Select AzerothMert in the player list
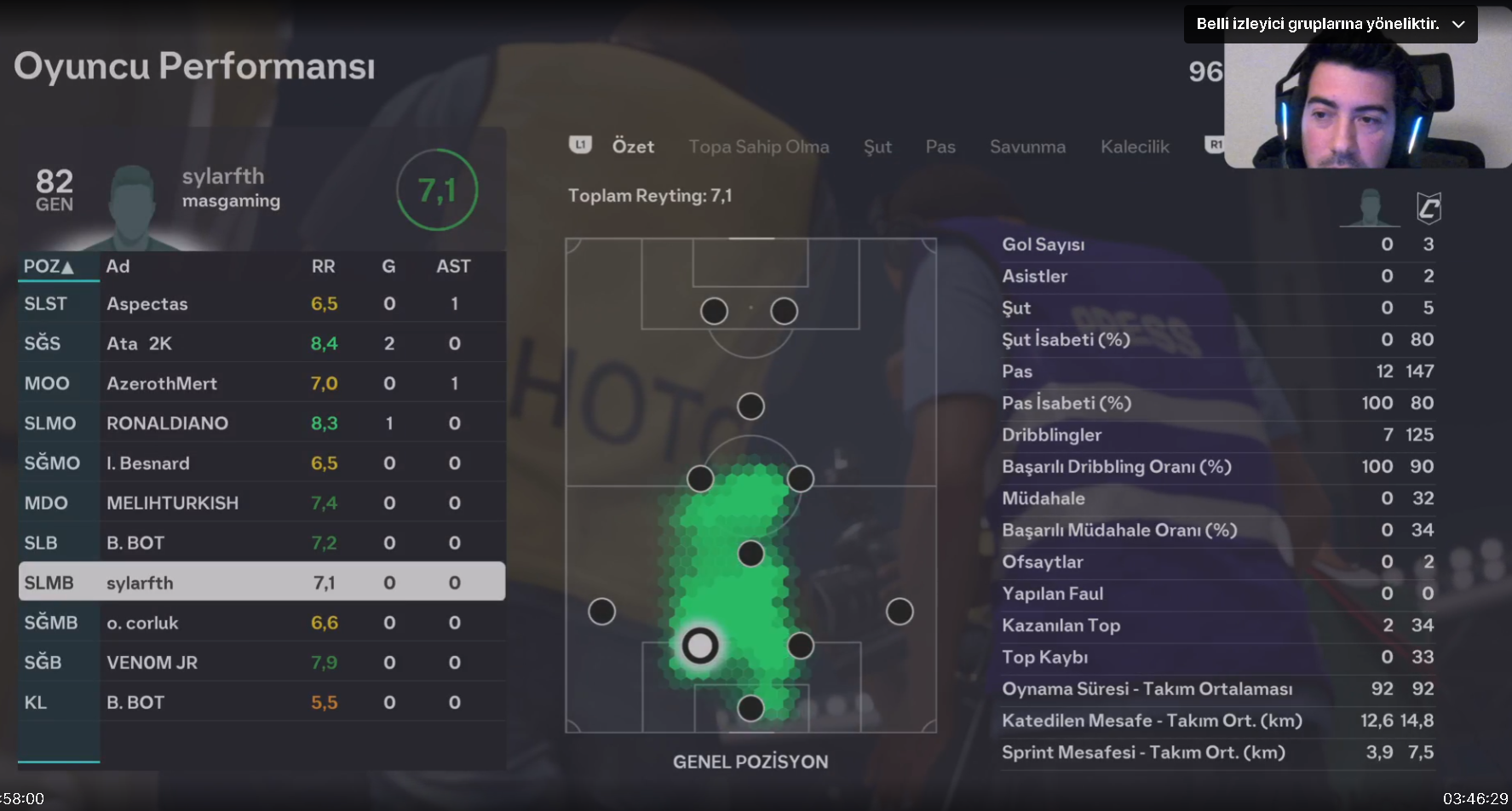 click(x=262, y=383)
